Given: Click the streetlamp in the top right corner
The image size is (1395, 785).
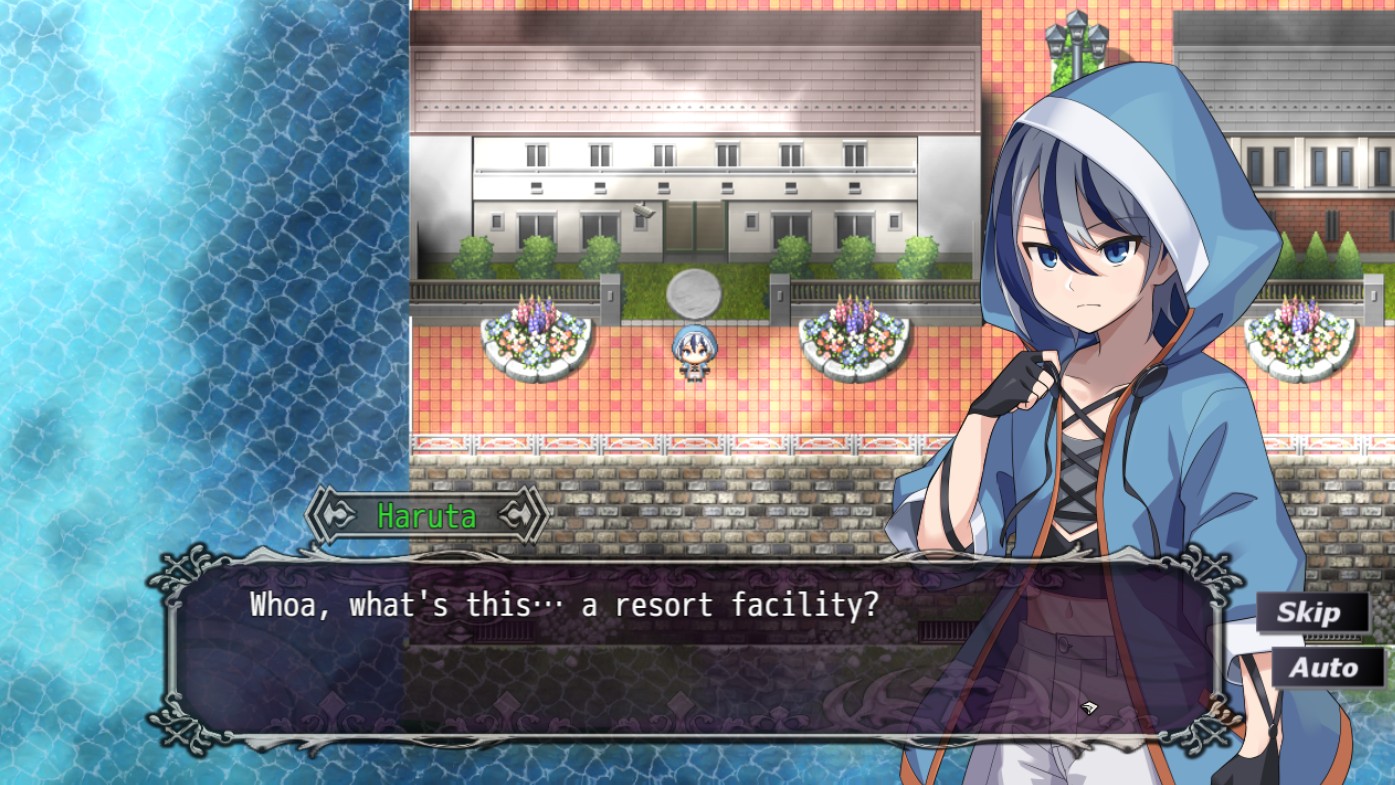Looking at the screenshot, I should pos(1075,35).
